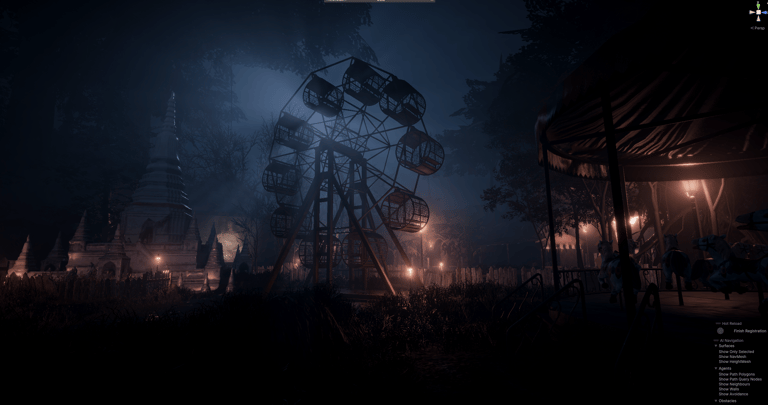Click the Persp projection label
Screen dimensions: 768x405
(757, 28)
